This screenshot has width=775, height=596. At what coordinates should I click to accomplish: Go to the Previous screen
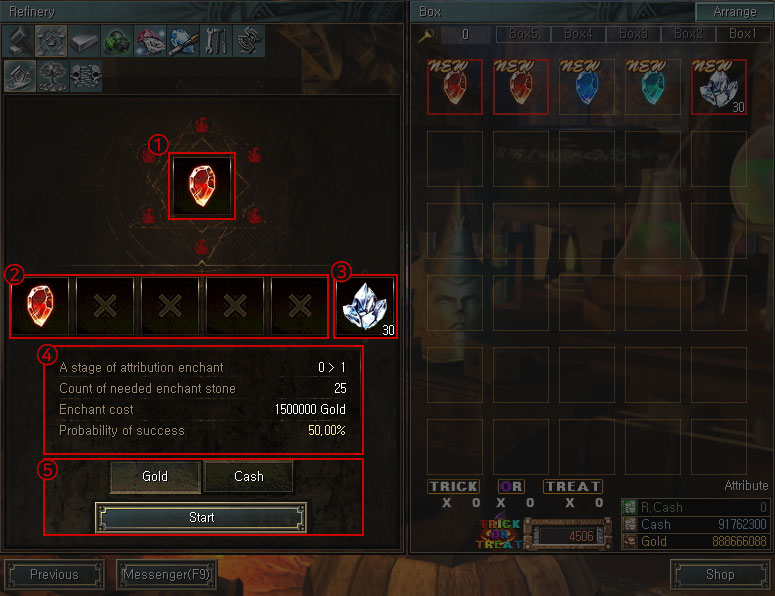54,574
